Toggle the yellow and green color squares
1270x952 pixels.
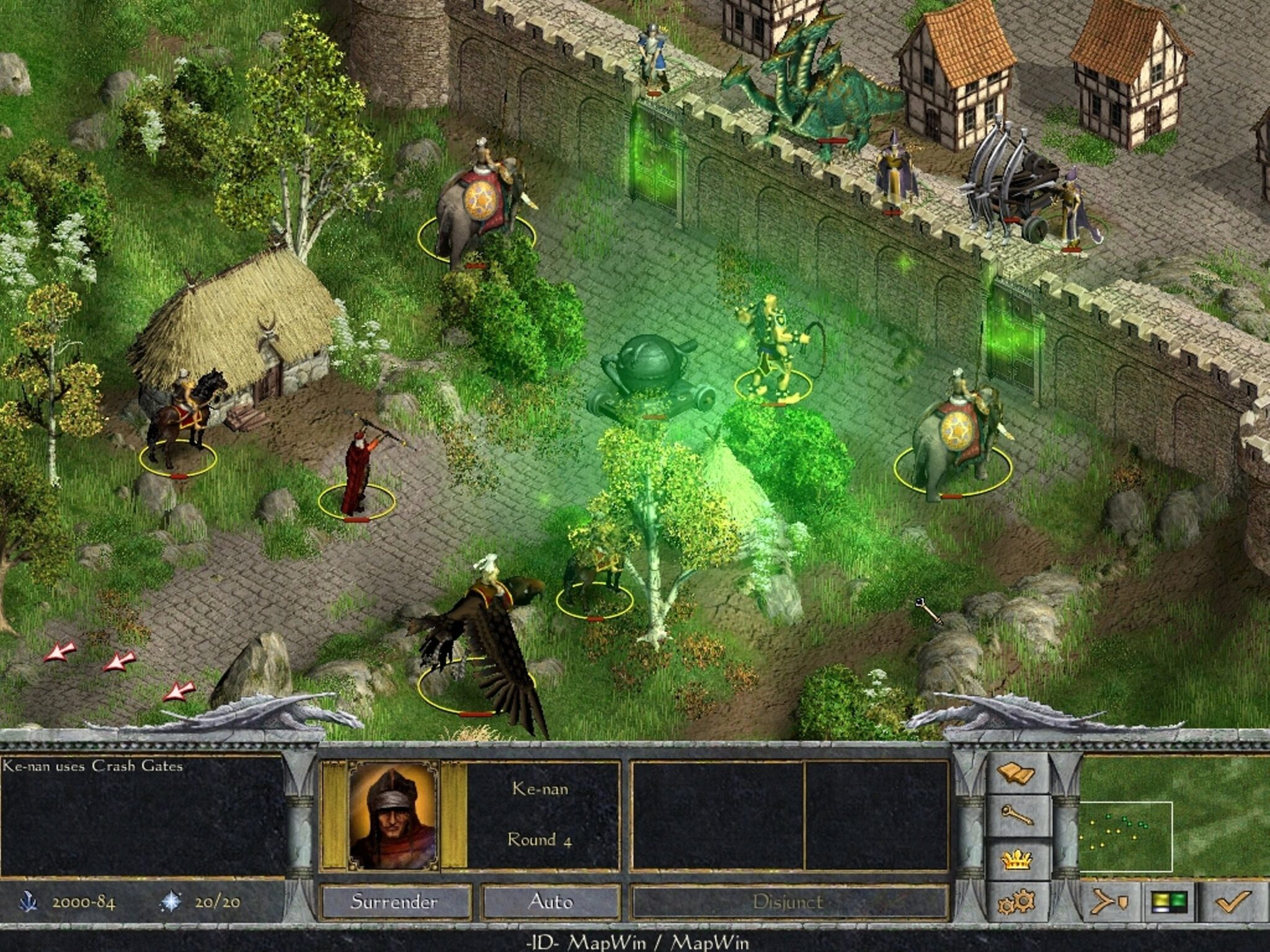(1169, 902)
